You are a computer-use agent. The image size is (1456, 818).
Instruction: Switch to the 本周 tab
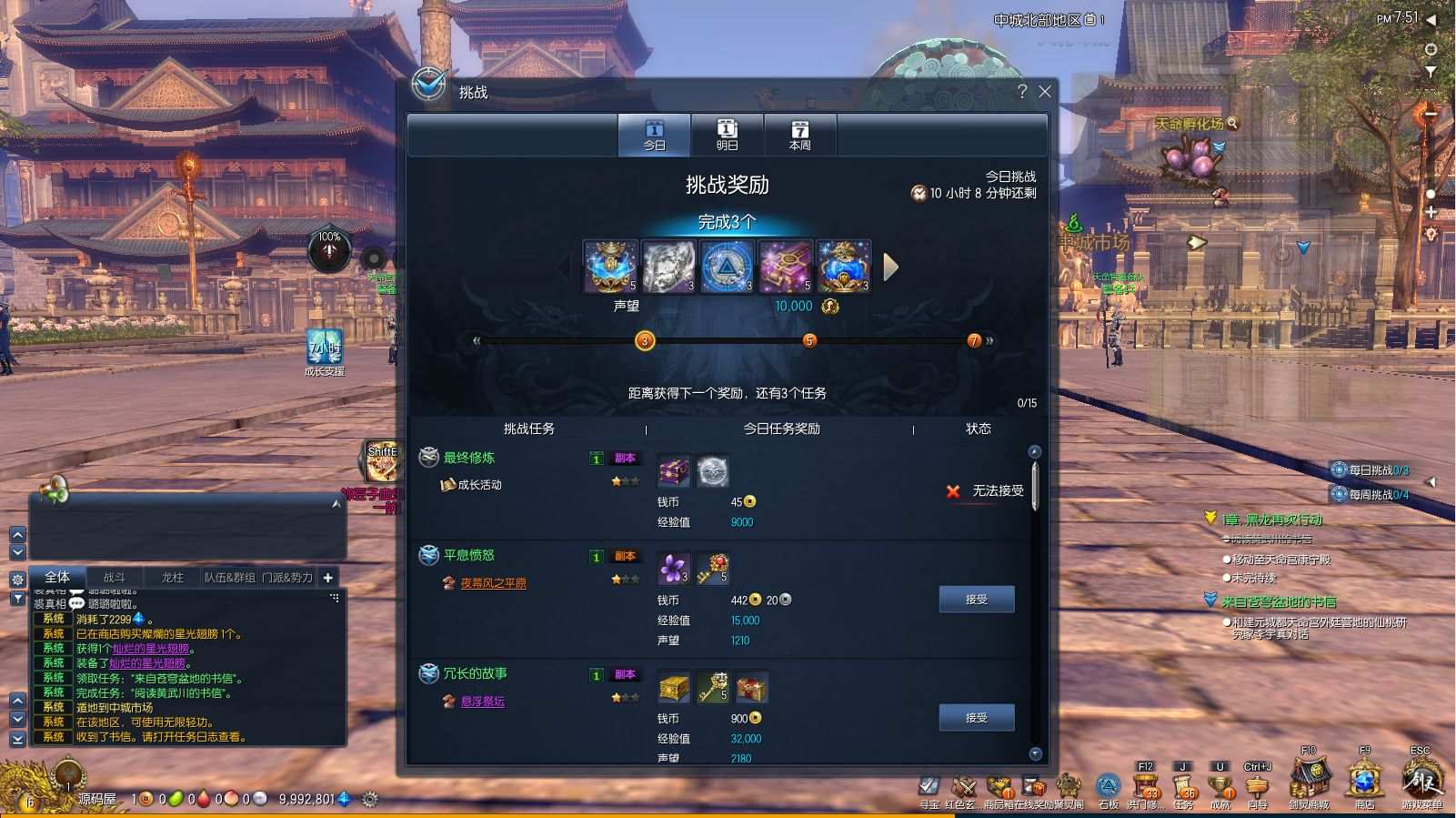pos(799,135)
